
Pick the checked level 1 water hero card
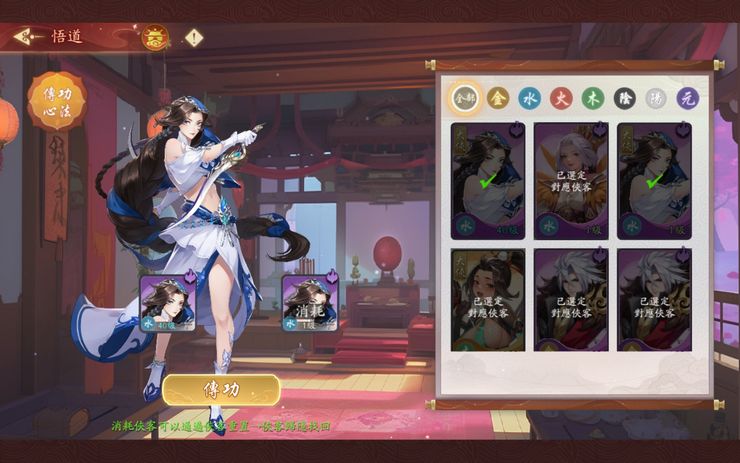click(654, 181)
